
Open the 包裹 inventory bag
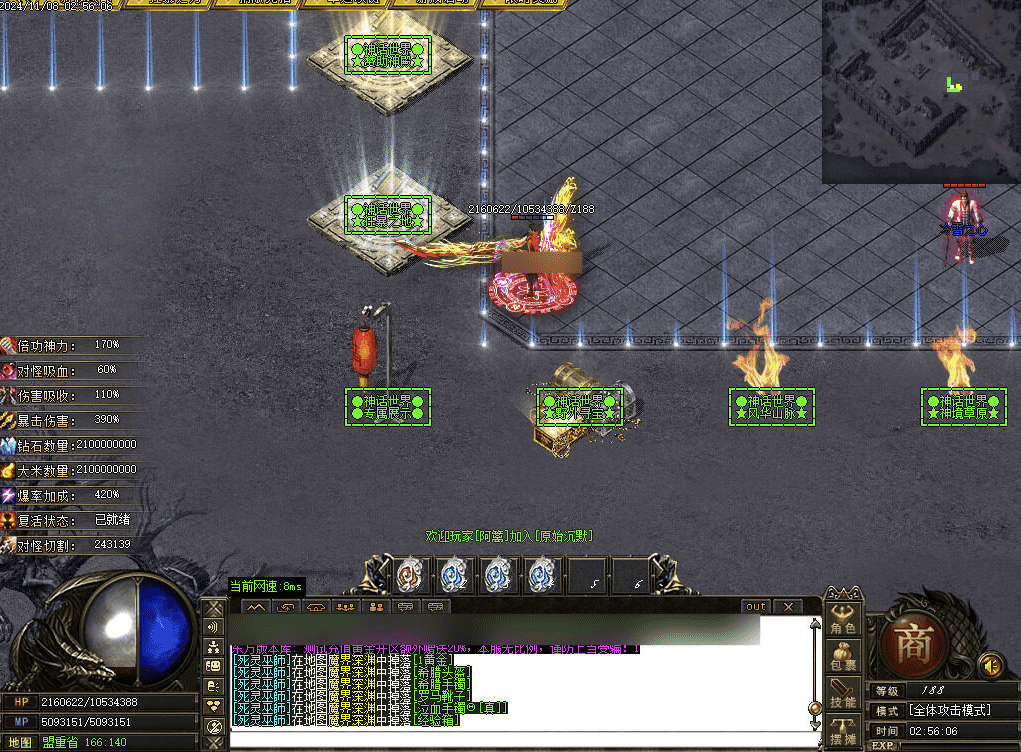coord(843,655)
